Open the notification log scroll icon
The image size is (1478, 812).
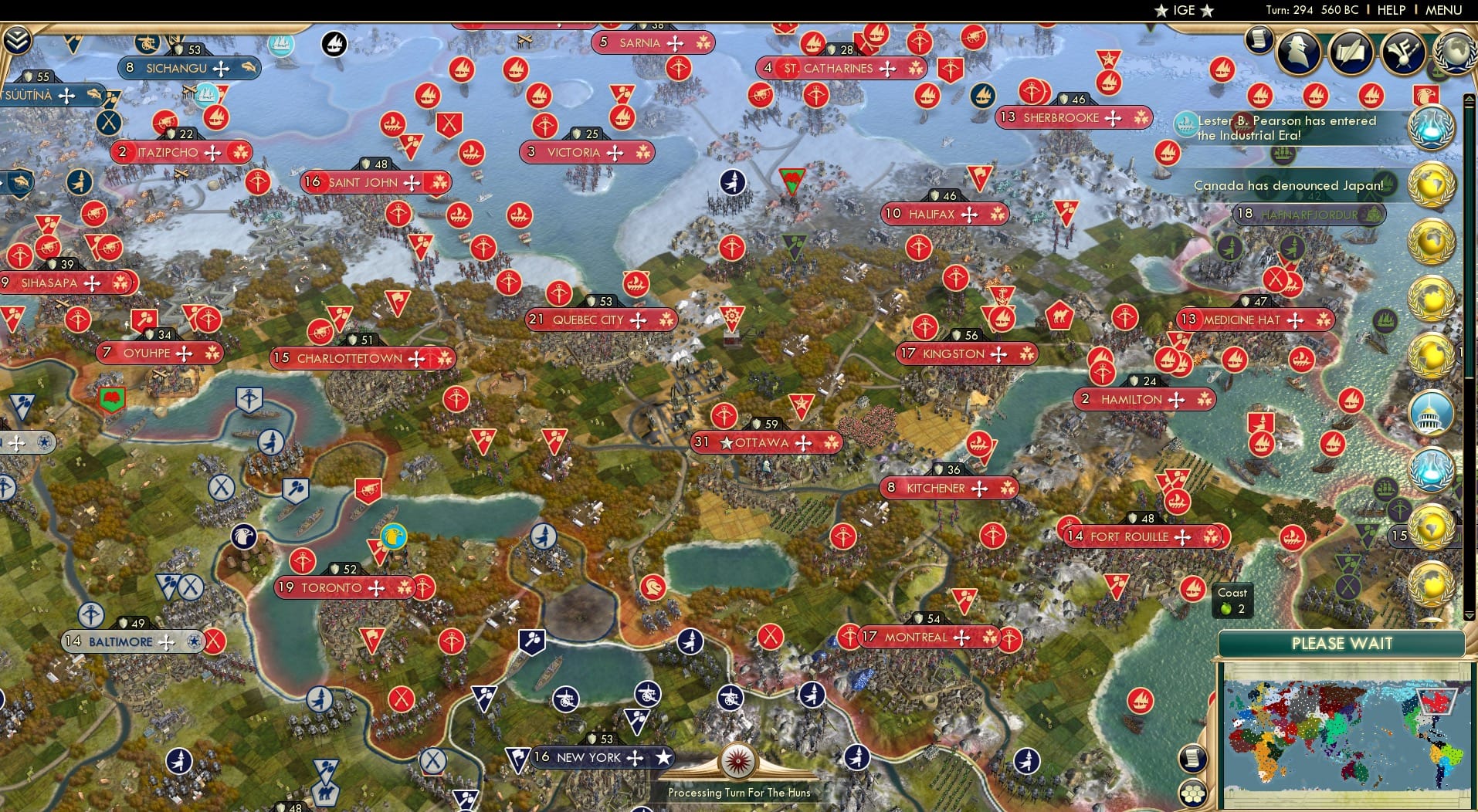(1259, 37)
